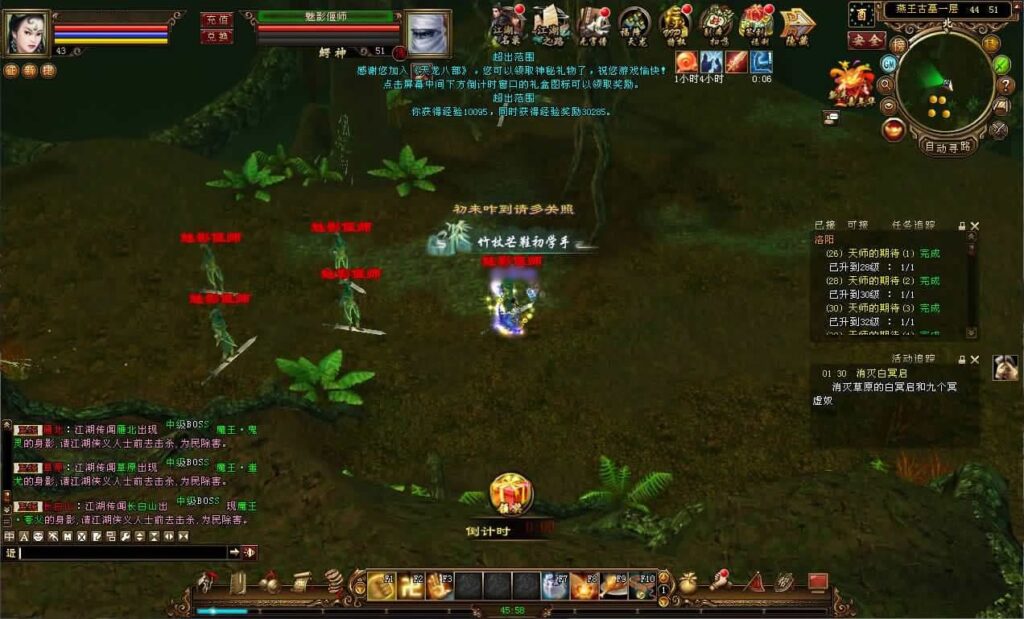
Task: Open the gold money pouch menu icon
Action: click(688, 582)
